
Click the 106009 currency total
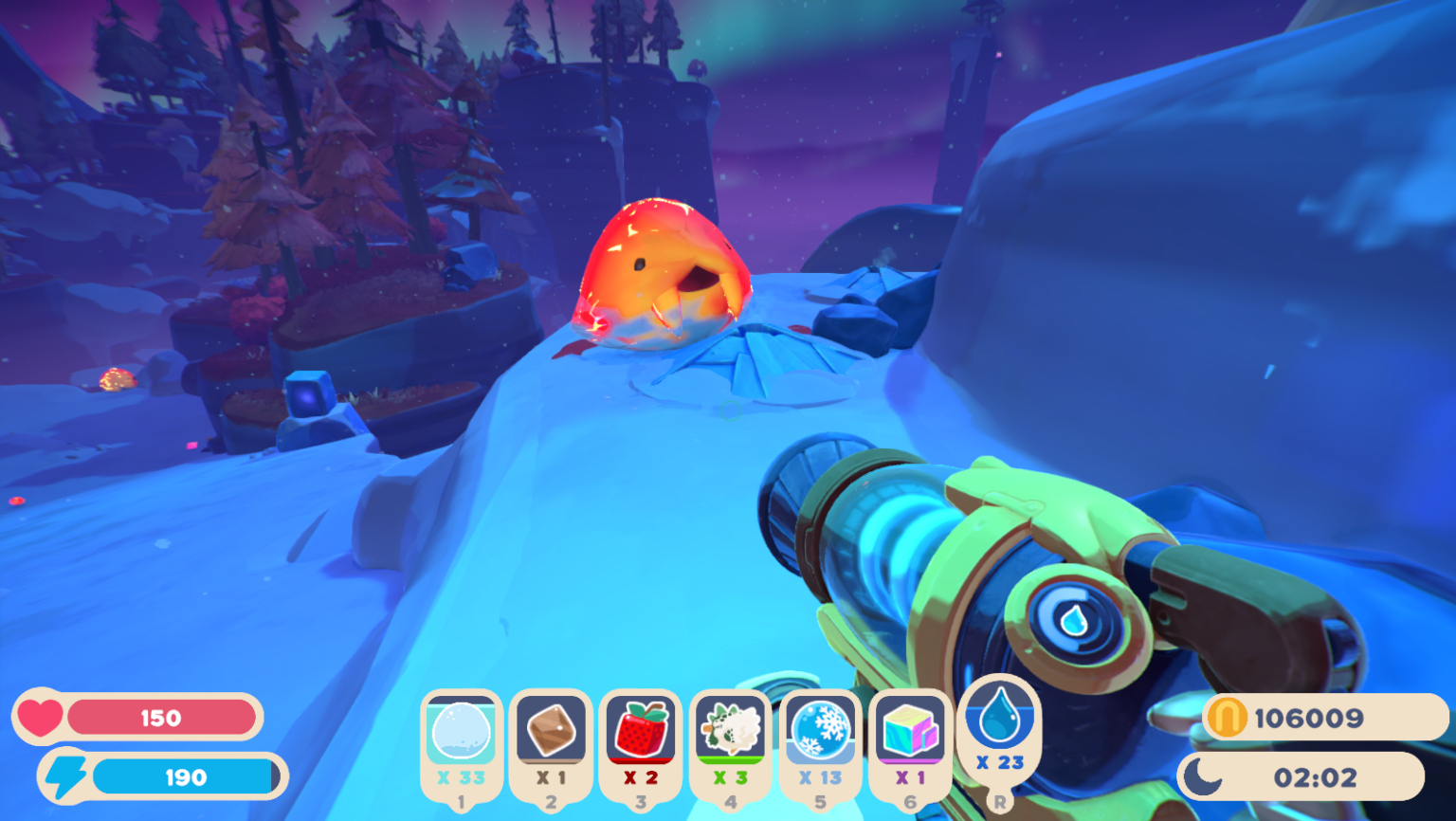[x=1308, y=718]
